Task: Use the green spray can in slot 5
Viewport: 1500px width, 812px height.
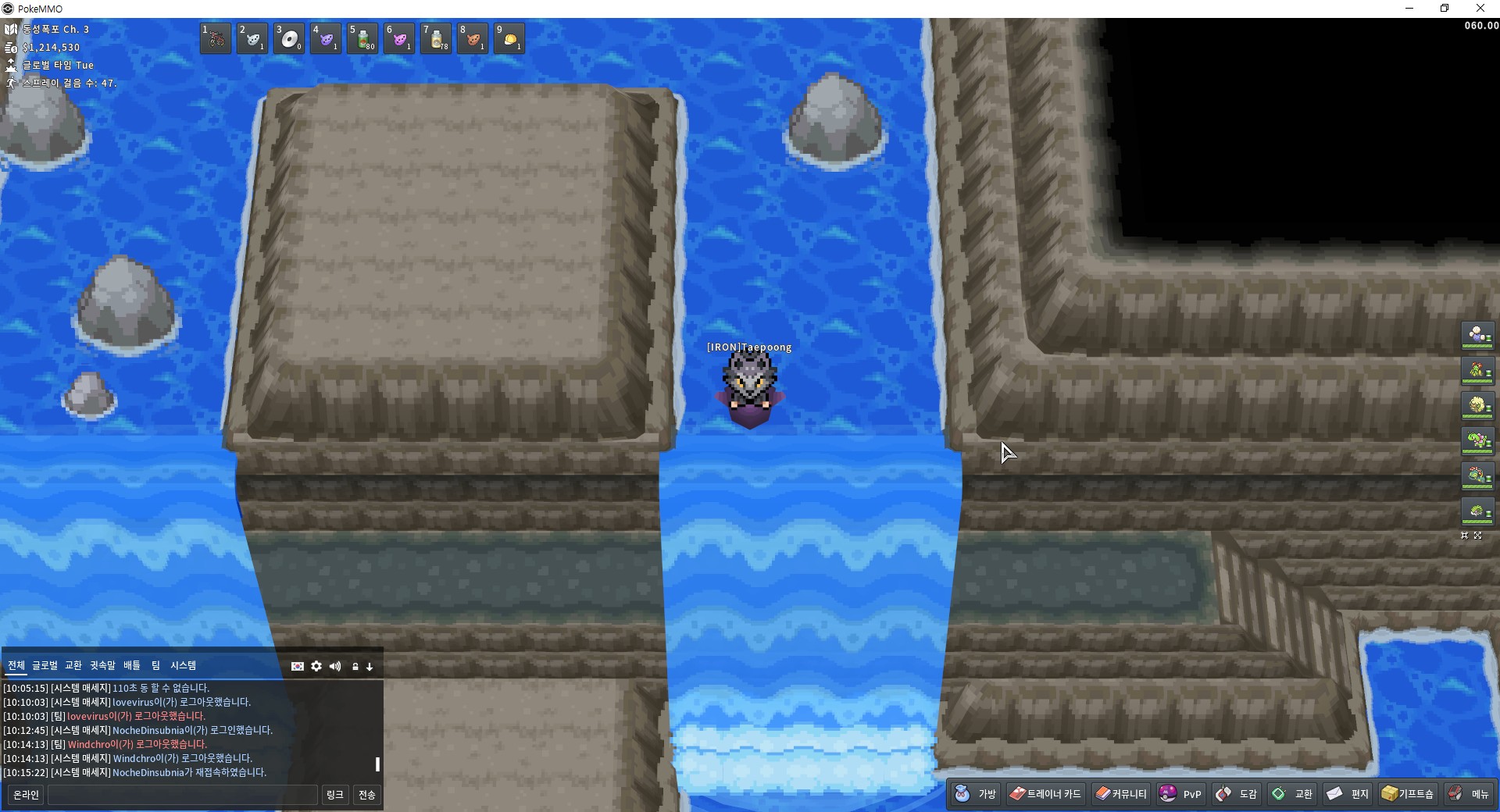Action: pos(362,38)
